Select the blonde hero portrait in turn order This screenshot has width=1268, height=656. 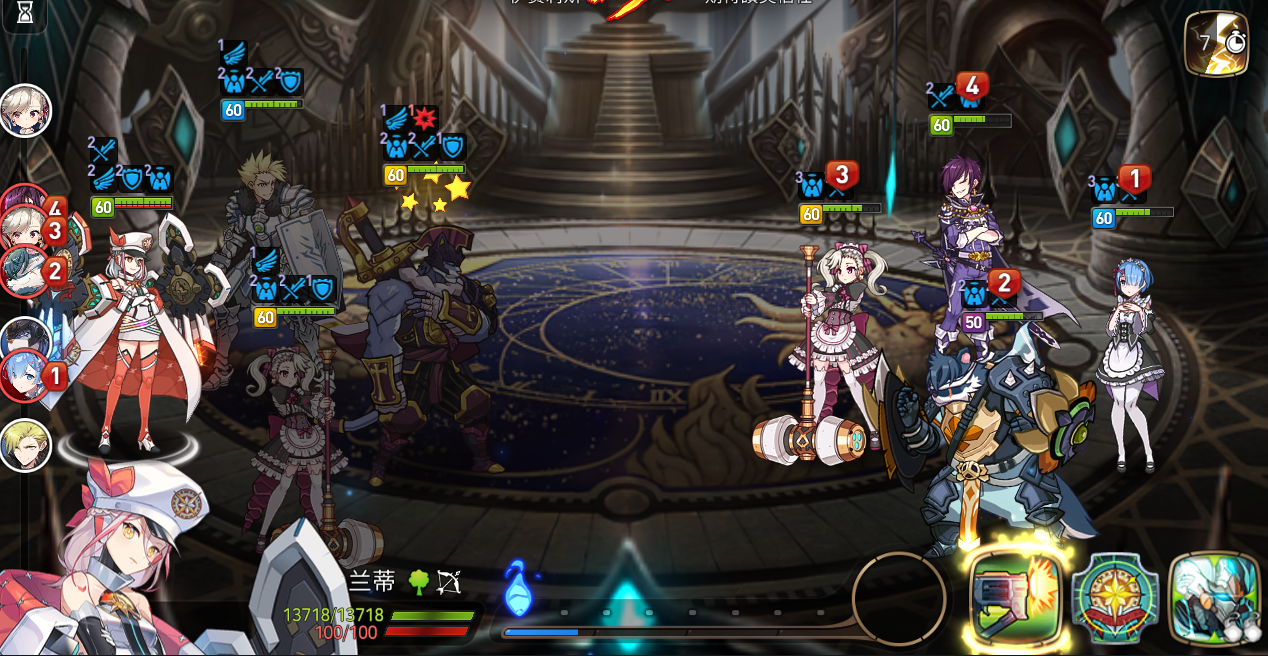25,444
